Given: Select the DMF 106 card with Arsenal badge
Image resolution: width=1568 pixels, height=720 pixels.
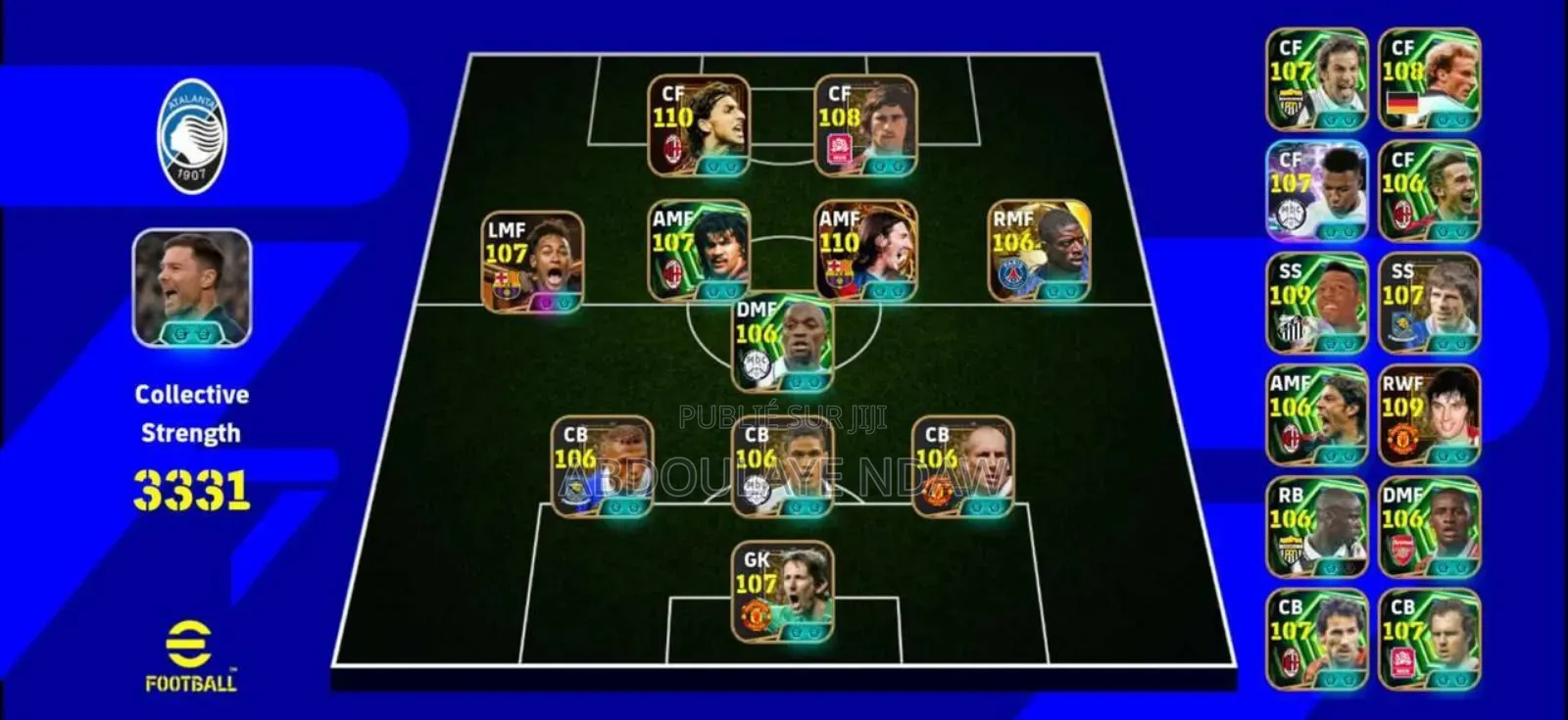Looking at the screenshot, I should (1429, 527).
